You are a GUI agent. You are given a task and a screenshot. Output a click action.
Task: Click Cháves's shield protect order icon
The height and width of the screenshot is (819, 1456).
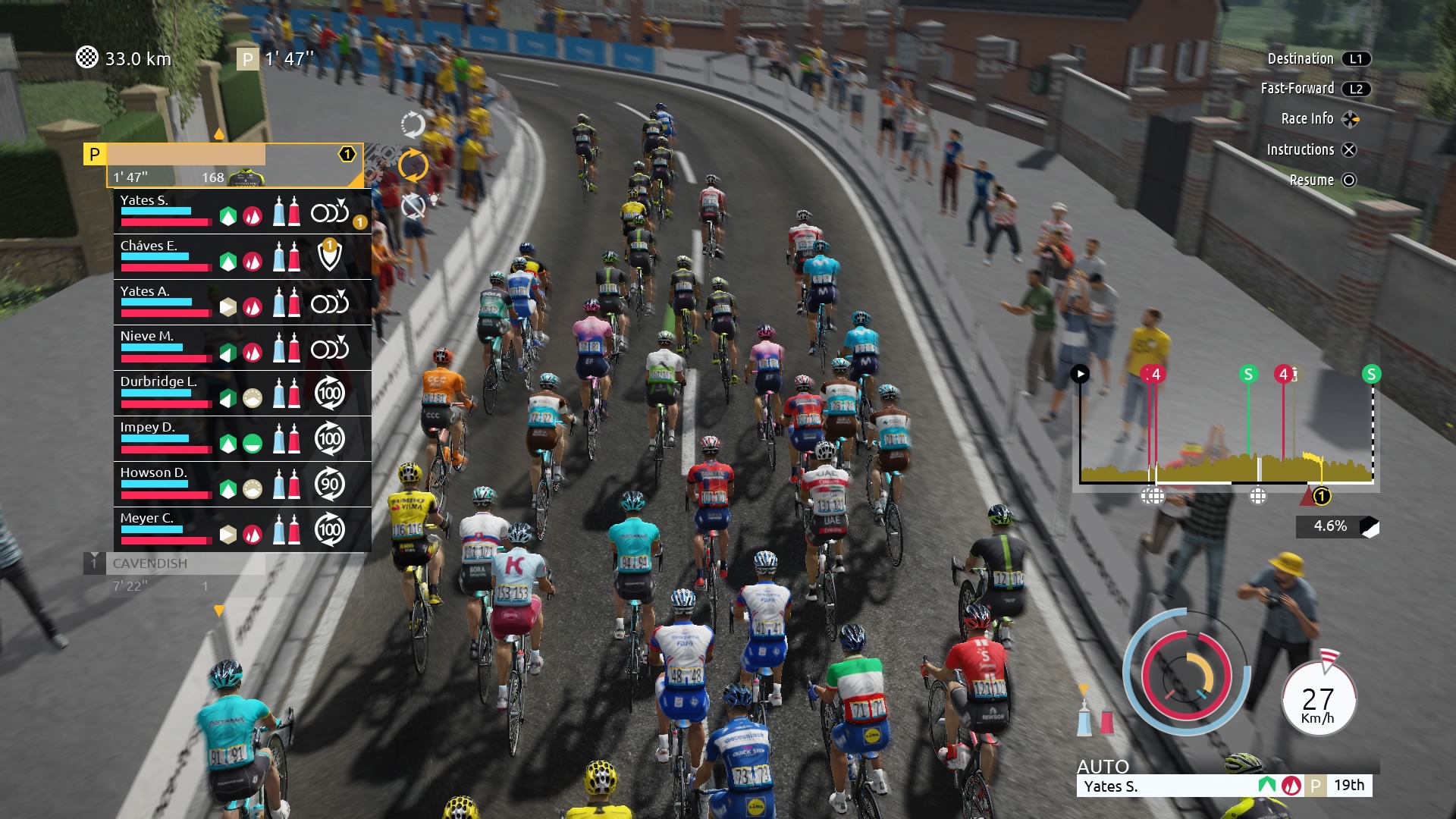coord(329,256)
